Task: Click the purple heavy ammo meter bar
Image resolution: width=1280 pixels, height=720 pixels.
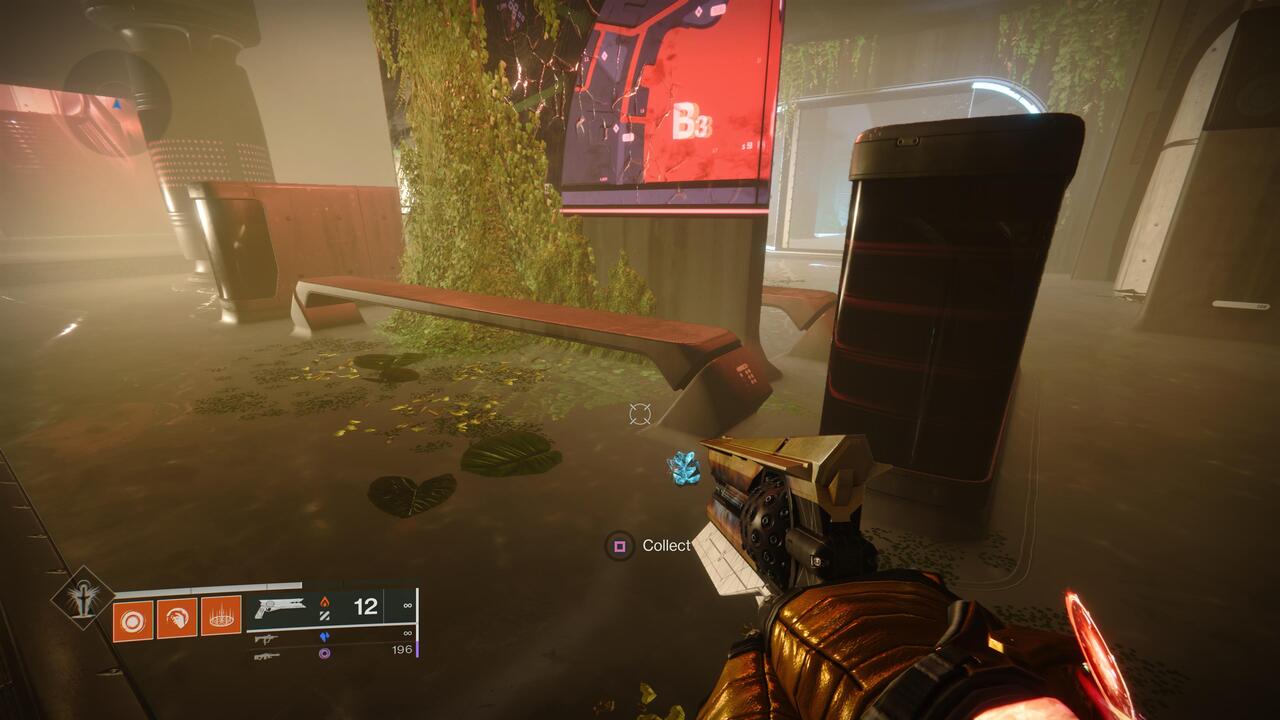Action: coord(418,648)
